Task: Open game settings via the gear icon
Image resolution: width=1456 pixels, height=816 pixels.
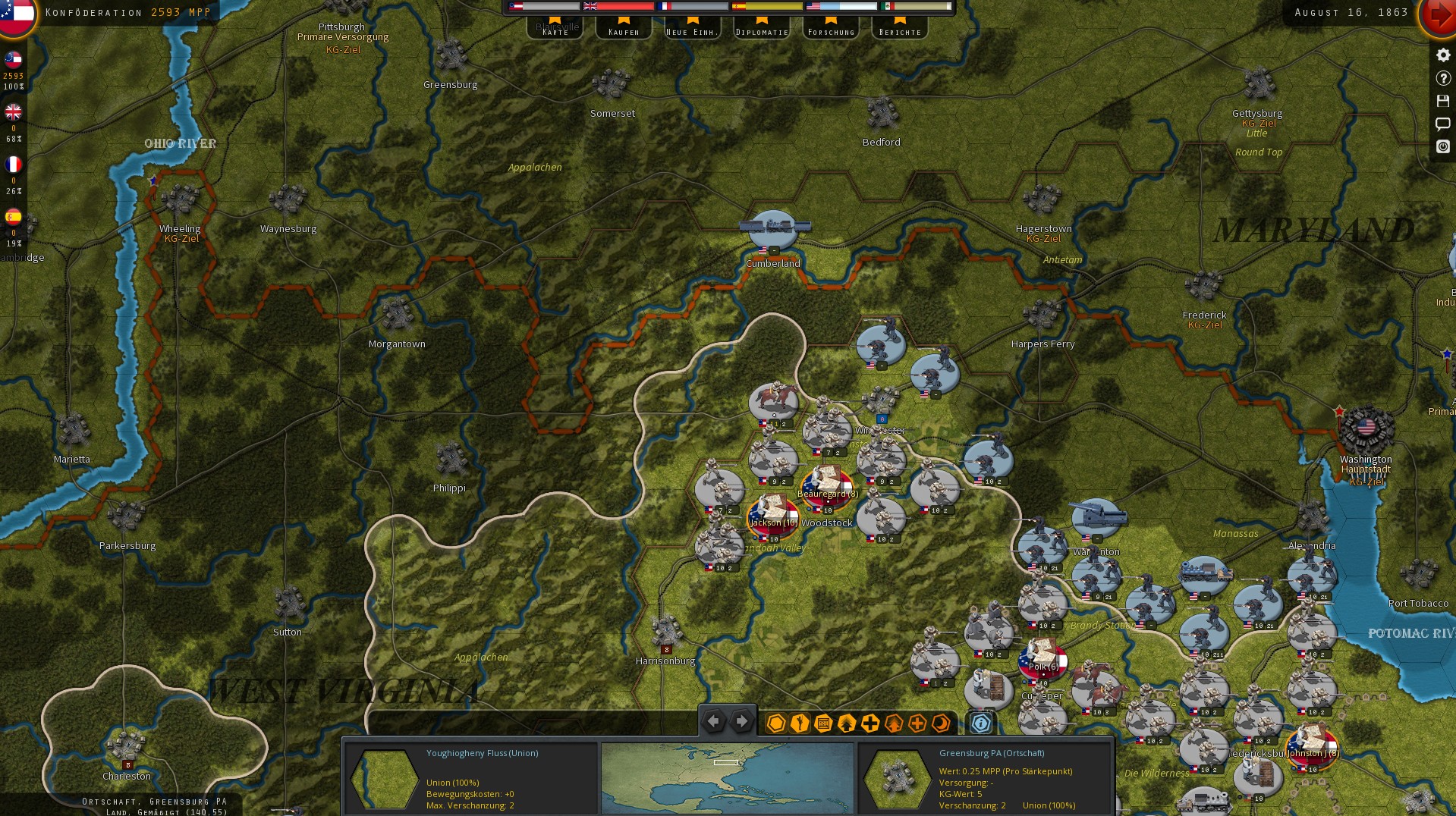Action: (1442, 55)
